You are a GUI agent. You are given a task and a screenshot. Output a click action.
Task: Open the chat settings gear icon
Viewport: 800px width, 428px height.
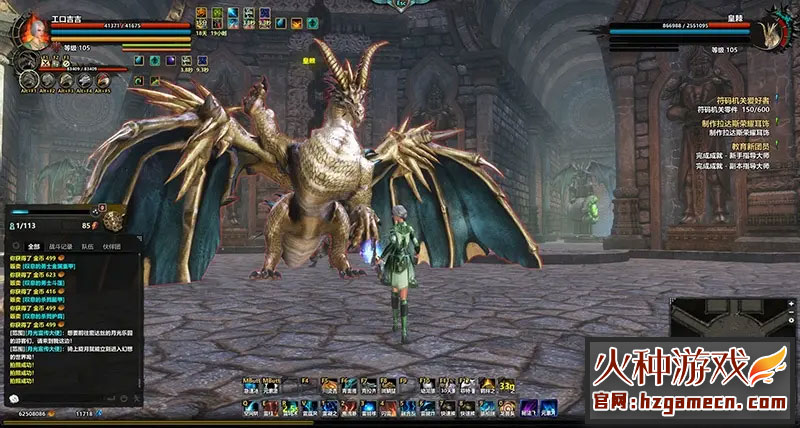tap(14, 245)
